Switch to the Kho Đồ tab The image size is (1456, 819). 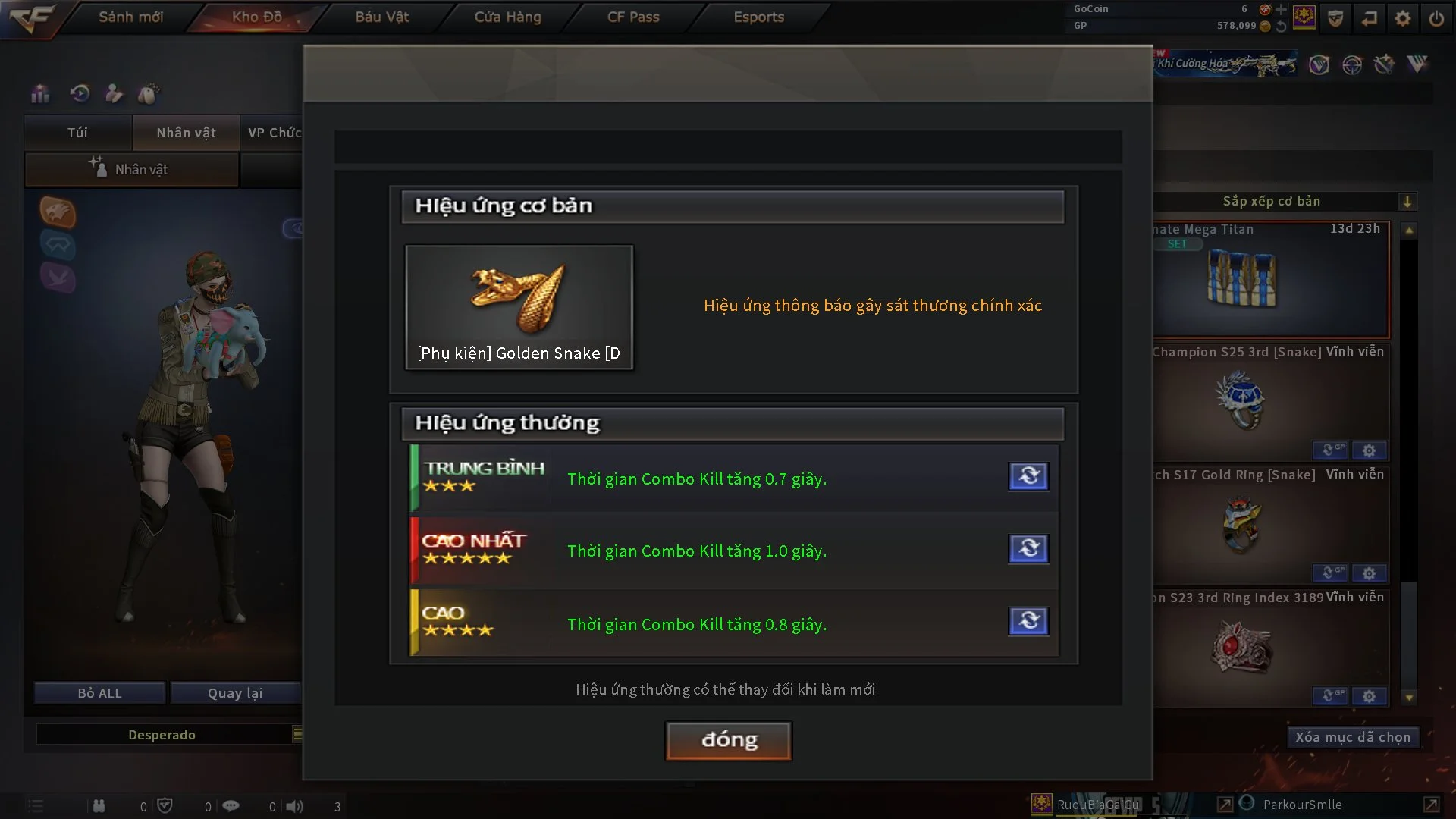pos(256,17)
